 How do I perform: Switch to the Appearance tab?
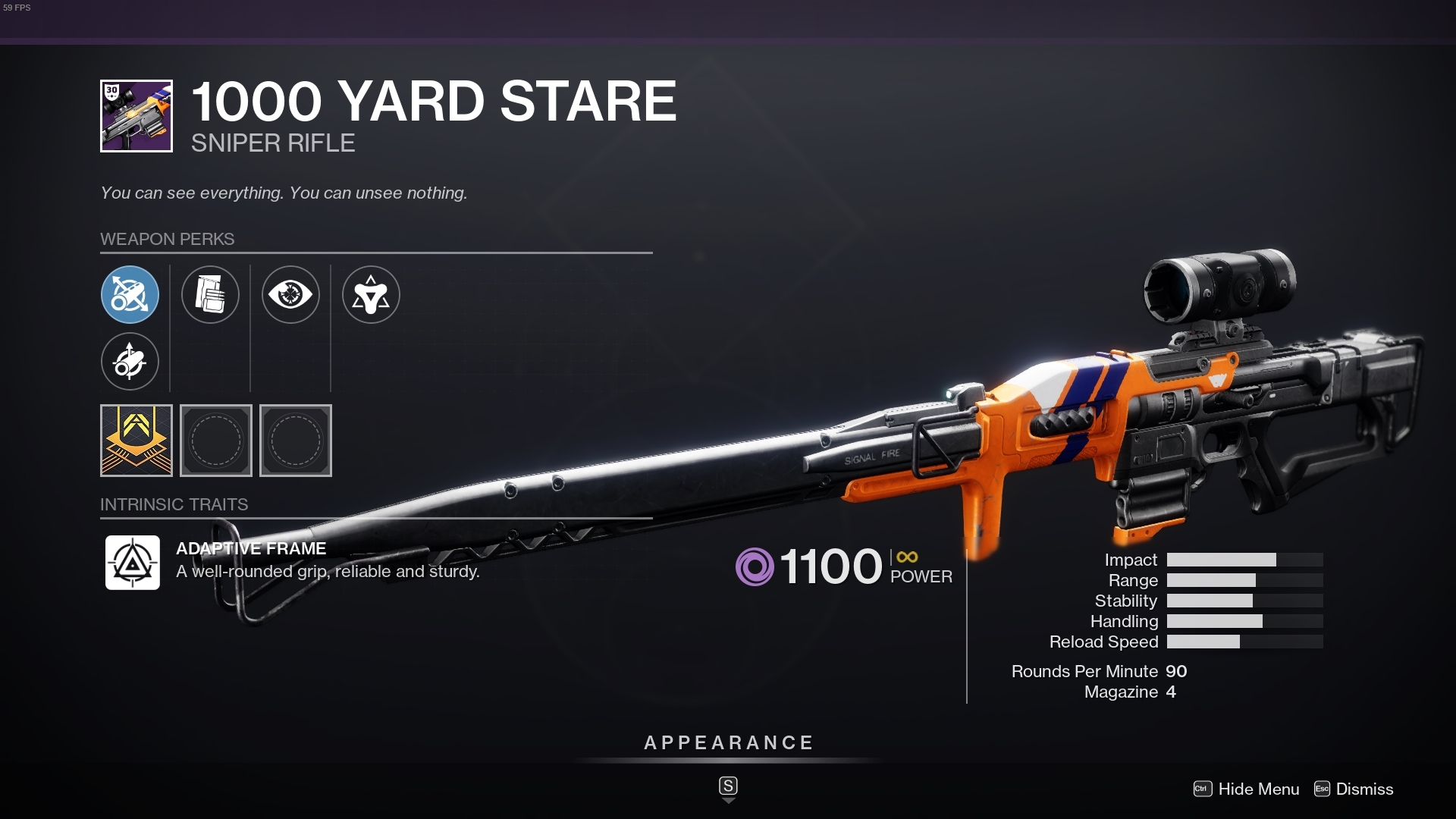pyautogui.click(x=727, y=743)
